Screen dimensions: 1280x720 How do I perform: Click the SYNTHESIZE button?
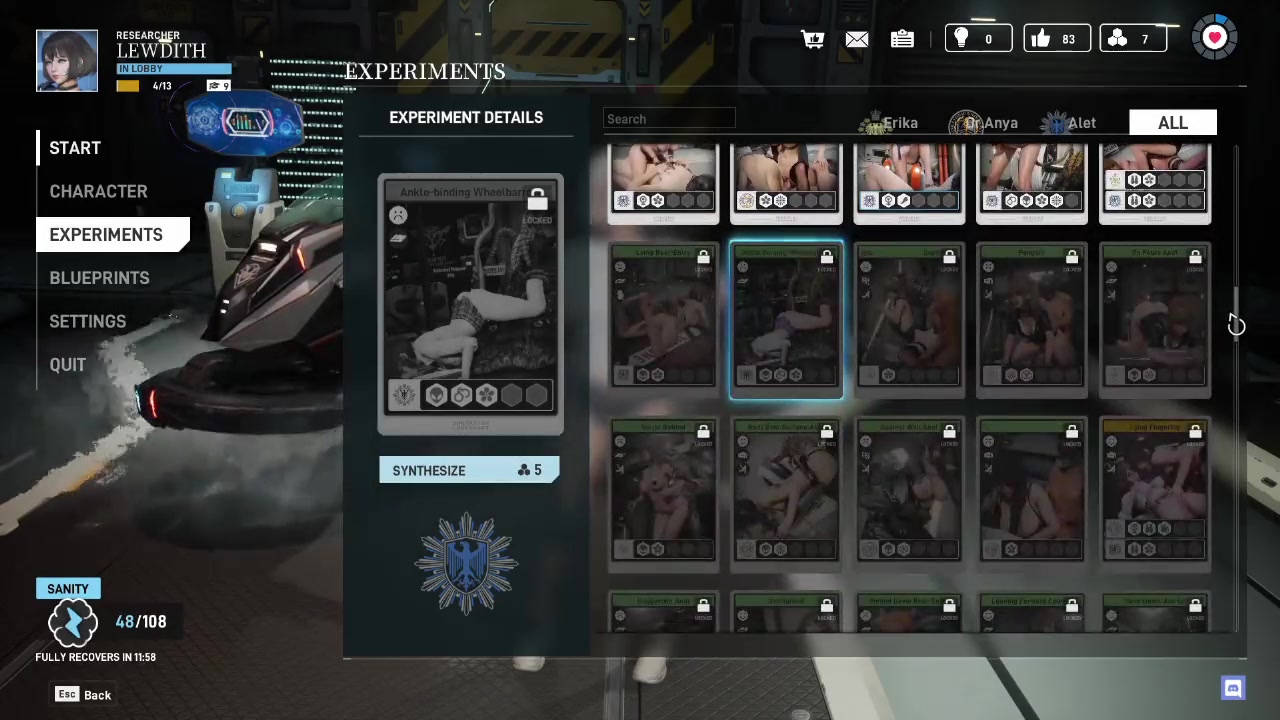click(x=468, y=470)
